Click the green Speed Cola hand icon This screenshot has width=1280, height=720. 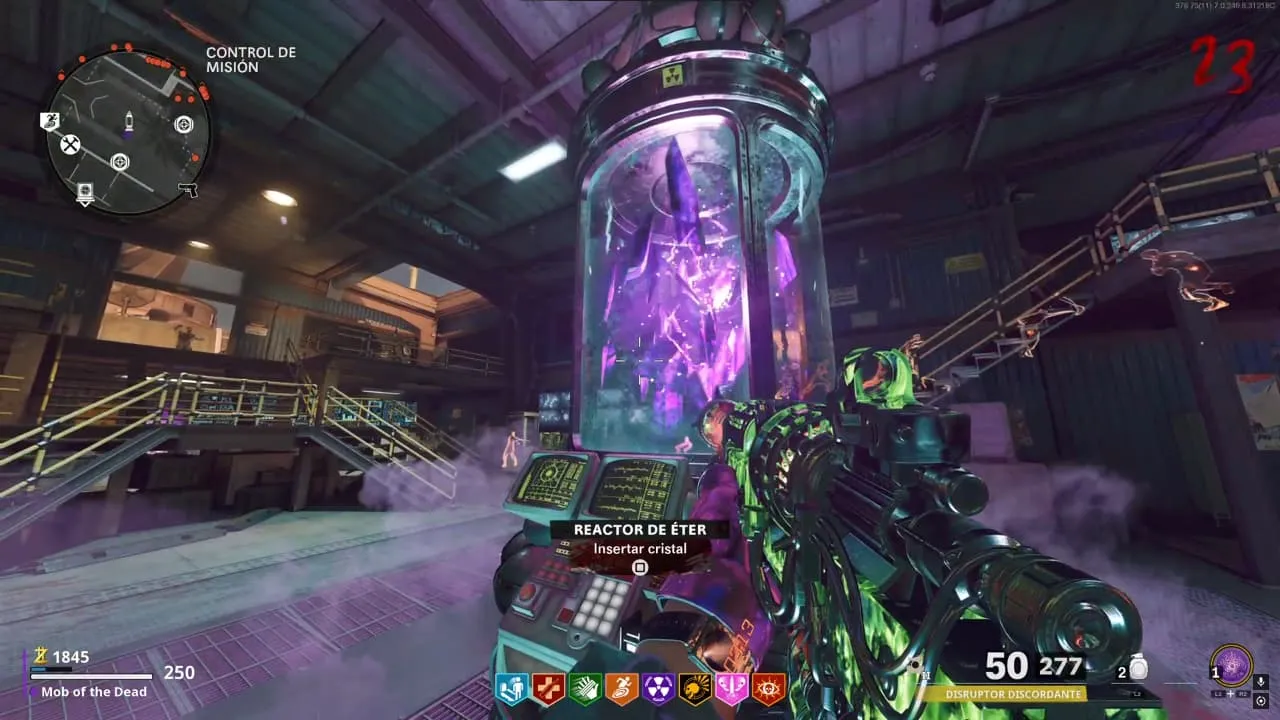584,687
